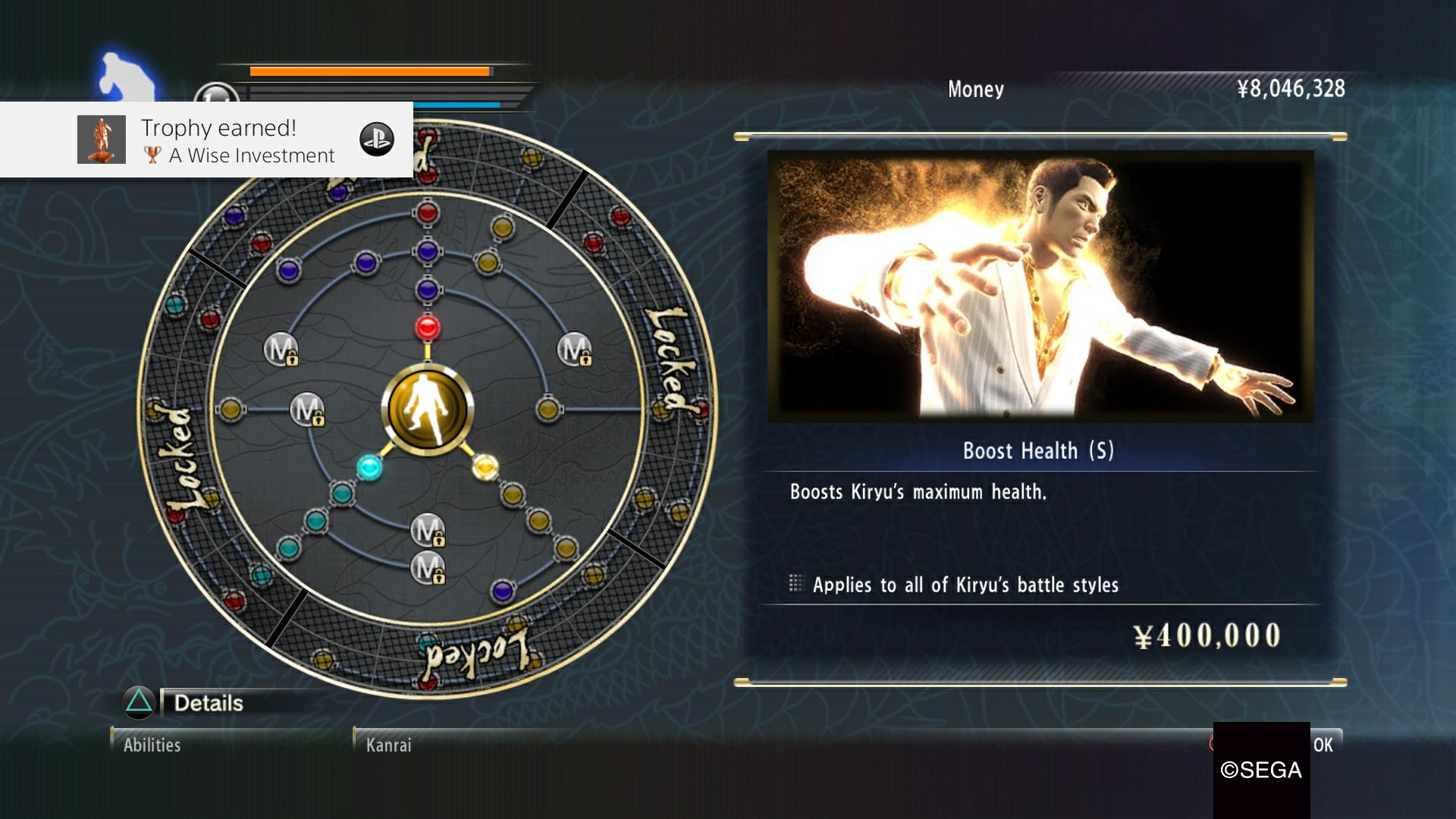Pick the bright yellow glowing ability node
The width and height of the screenshot is (1456, 819).
point(485,466)
